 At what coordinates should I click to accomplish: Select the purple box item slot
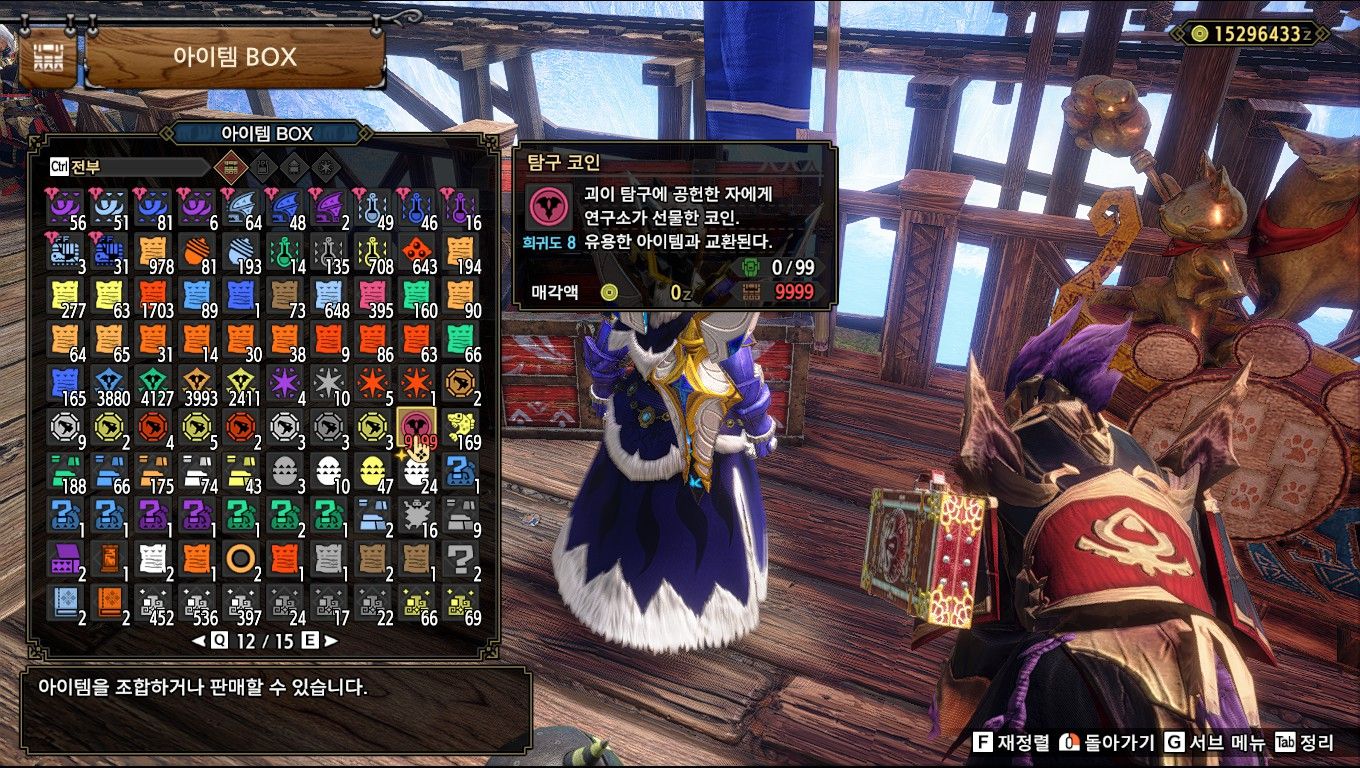click(x=65, y=558)
